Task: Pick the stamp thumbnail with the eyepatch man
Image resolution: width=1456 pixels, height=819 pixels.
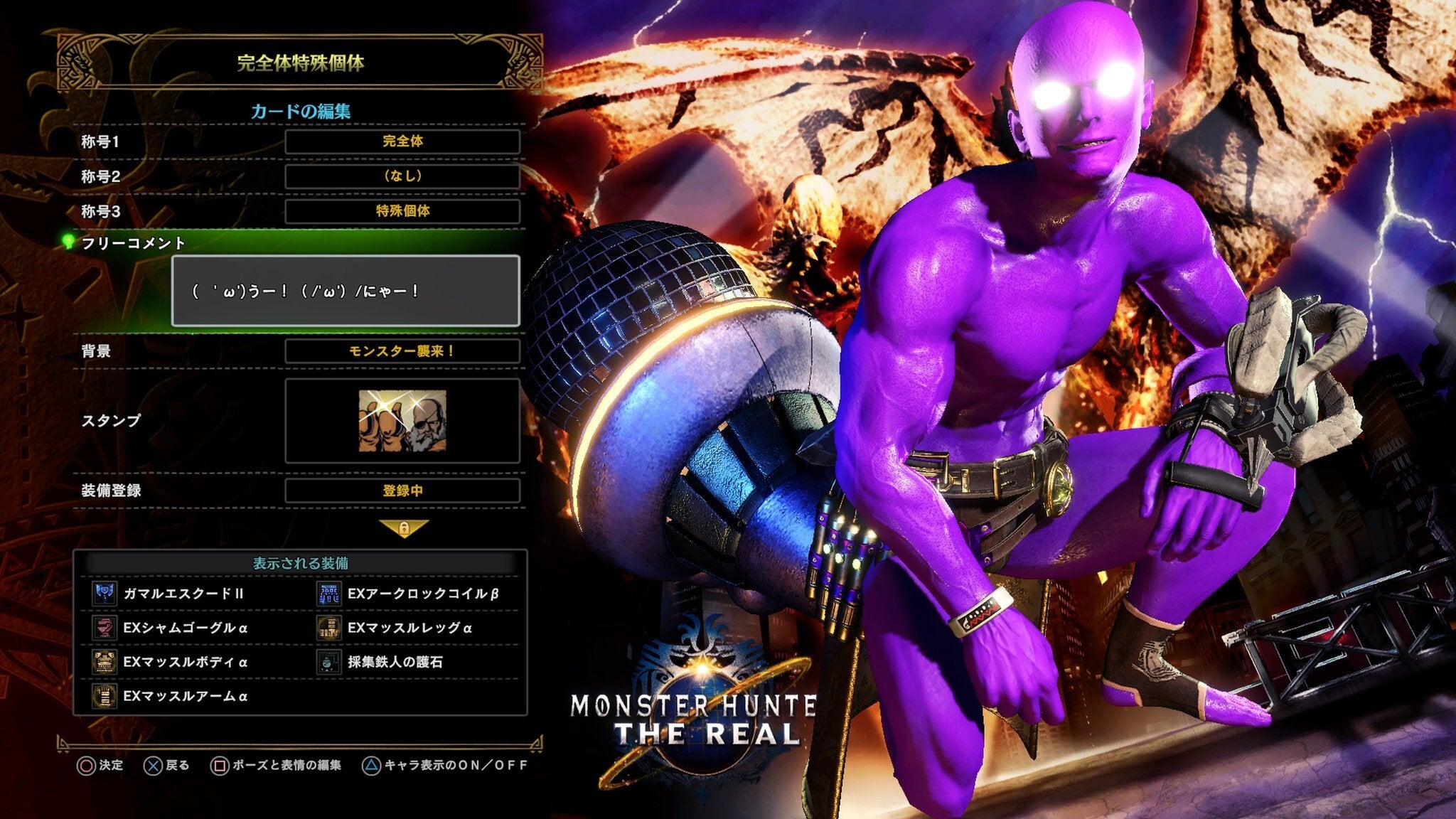Action: coord(402,421)
